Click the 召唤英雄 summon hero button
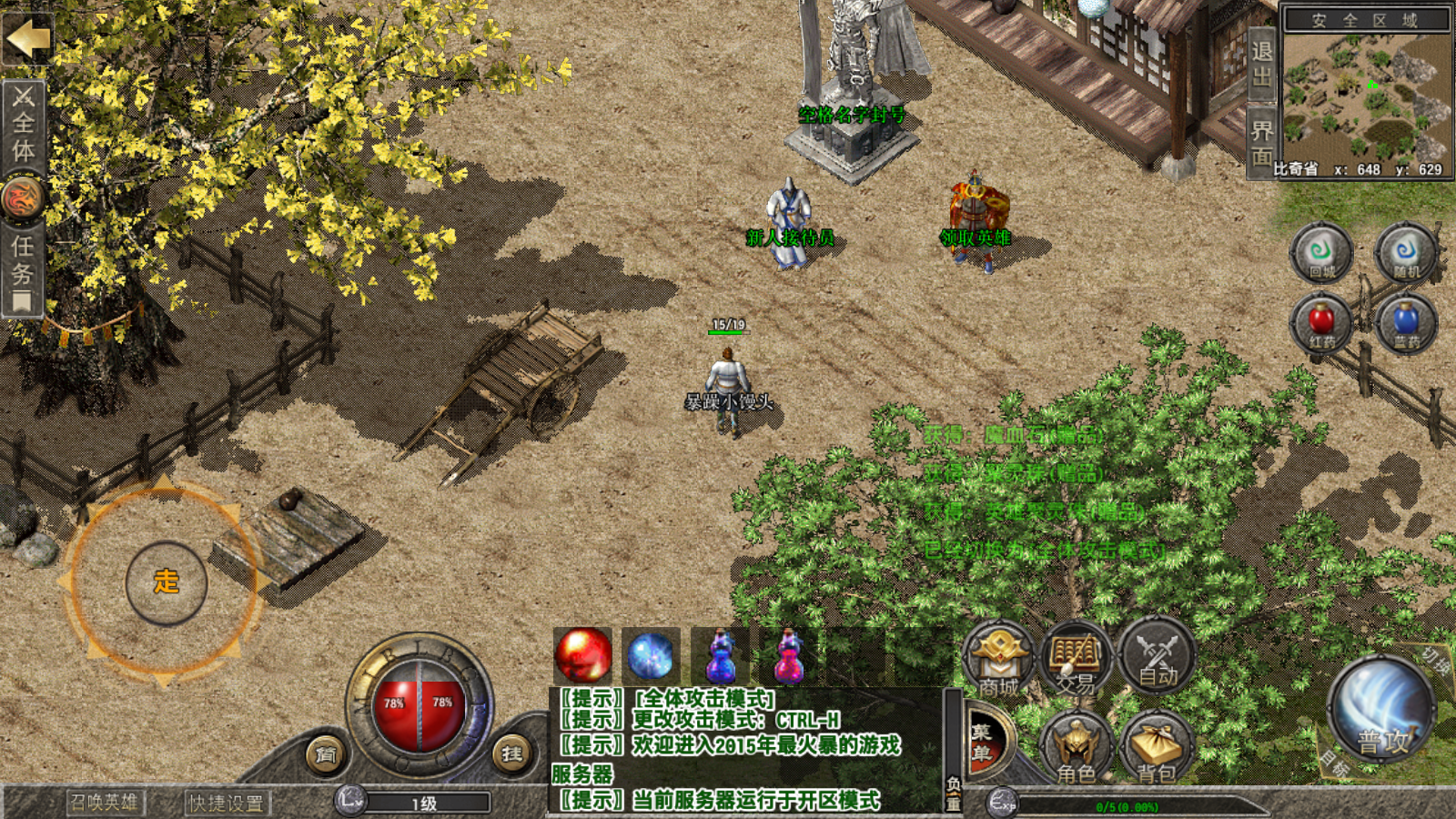1456x819 pixels. tap(105, 802)
